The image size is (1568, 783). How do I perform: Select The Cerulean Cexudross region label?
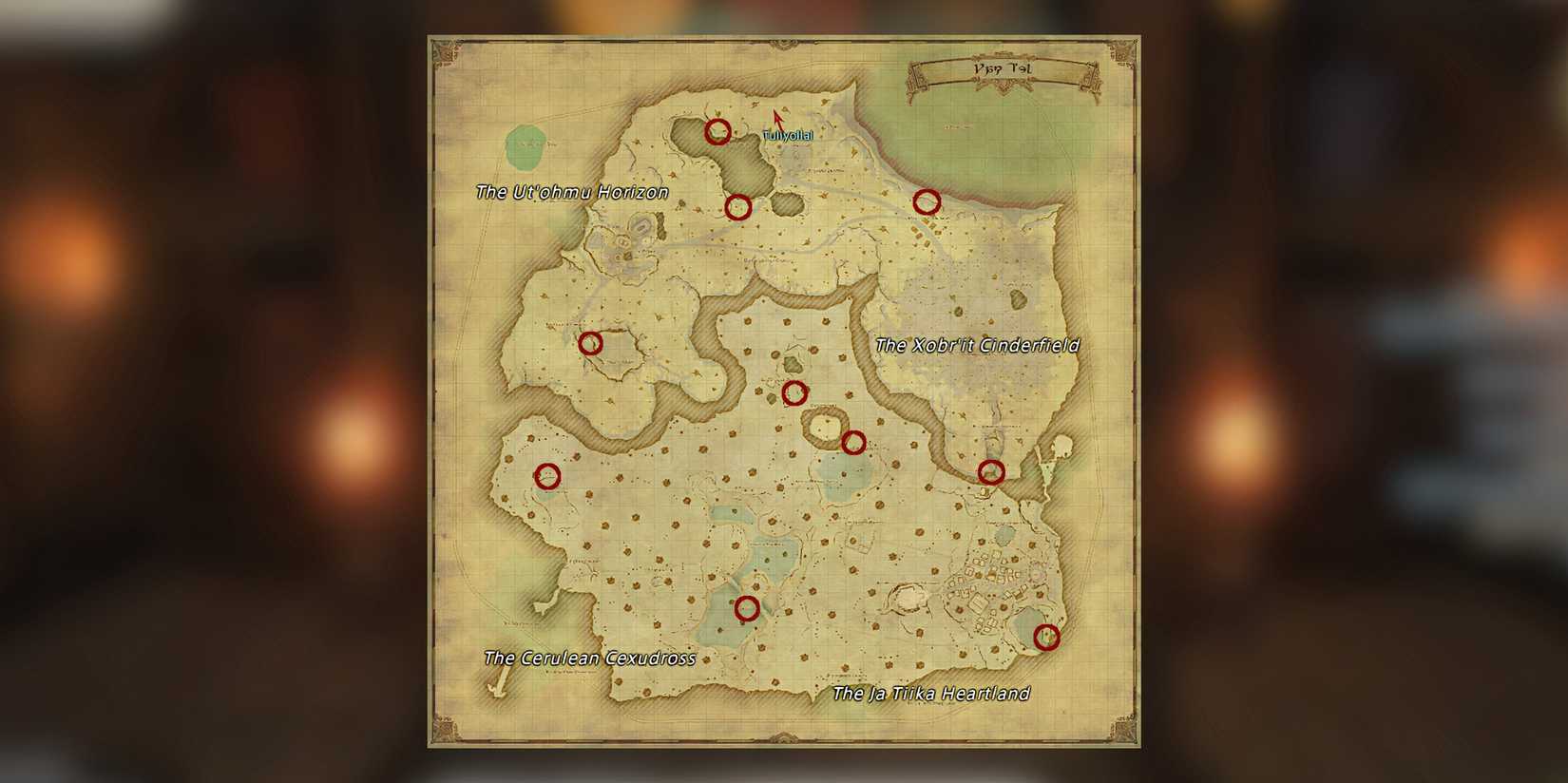[x=589, y=656]
